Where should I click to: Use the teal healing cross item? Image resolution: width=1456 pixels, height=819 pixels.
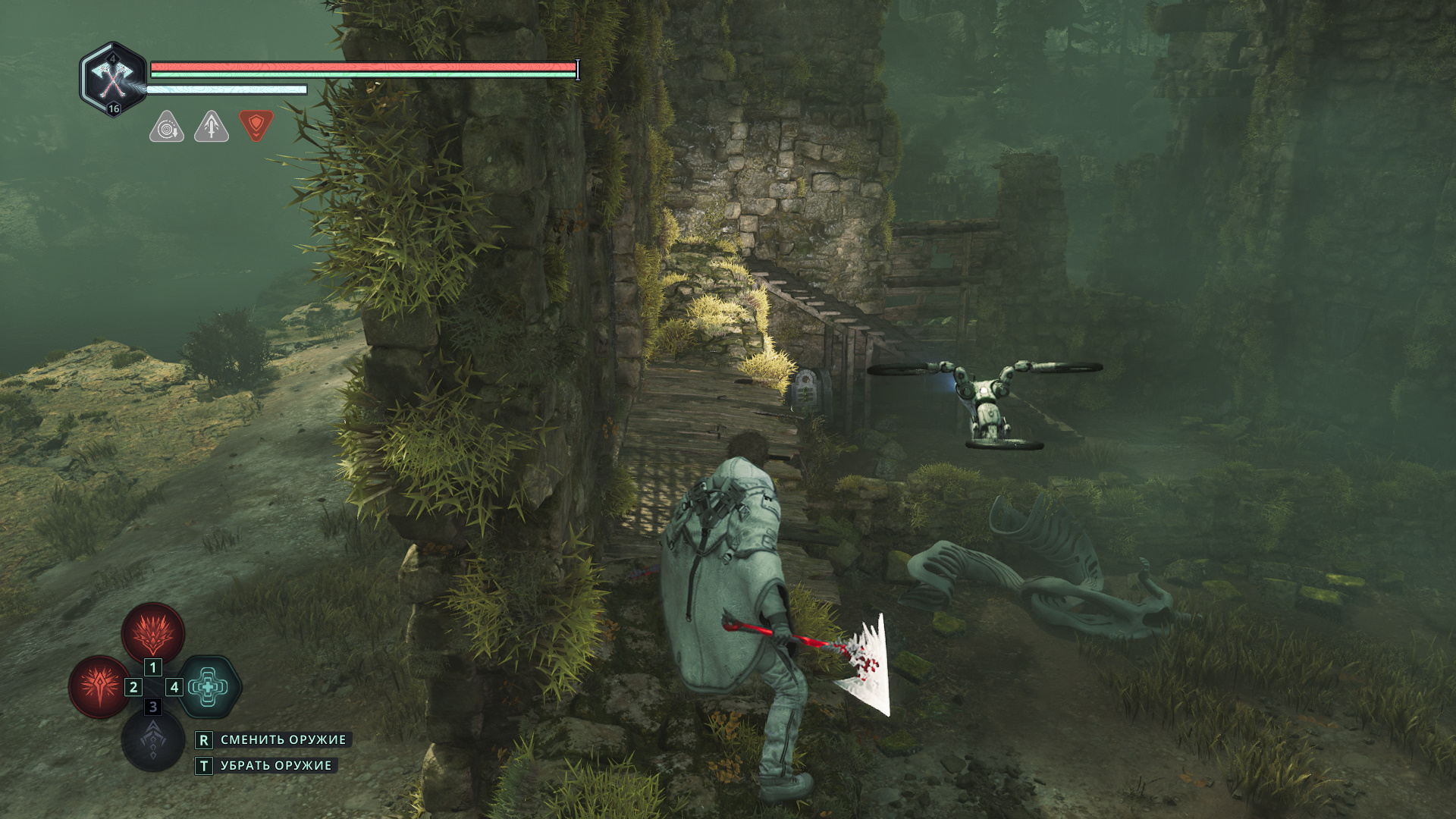click(x=209, y=687)
